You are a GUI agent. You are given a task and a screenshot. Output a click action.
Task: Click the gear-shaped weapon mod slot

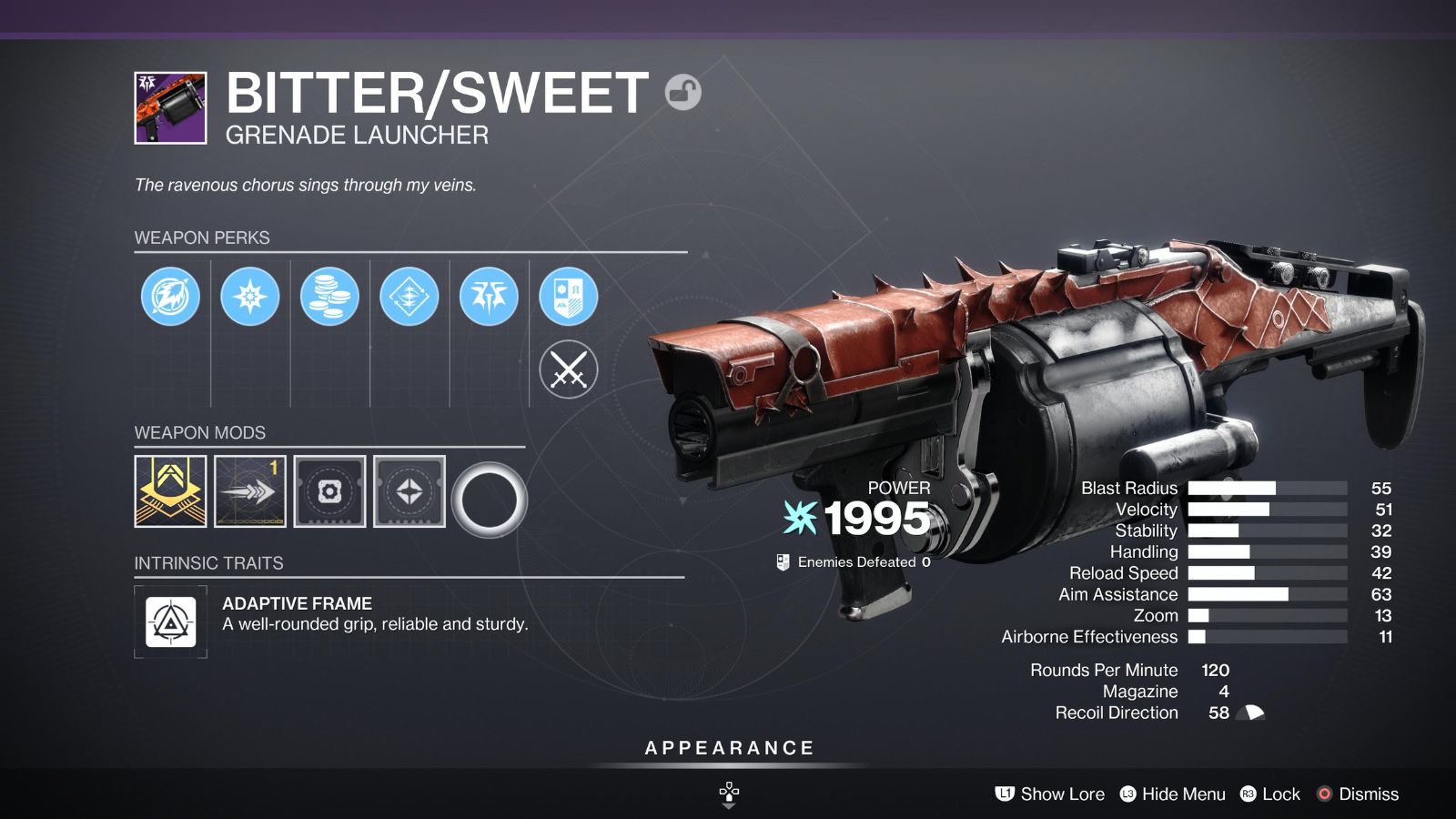[x=329, y=491]
